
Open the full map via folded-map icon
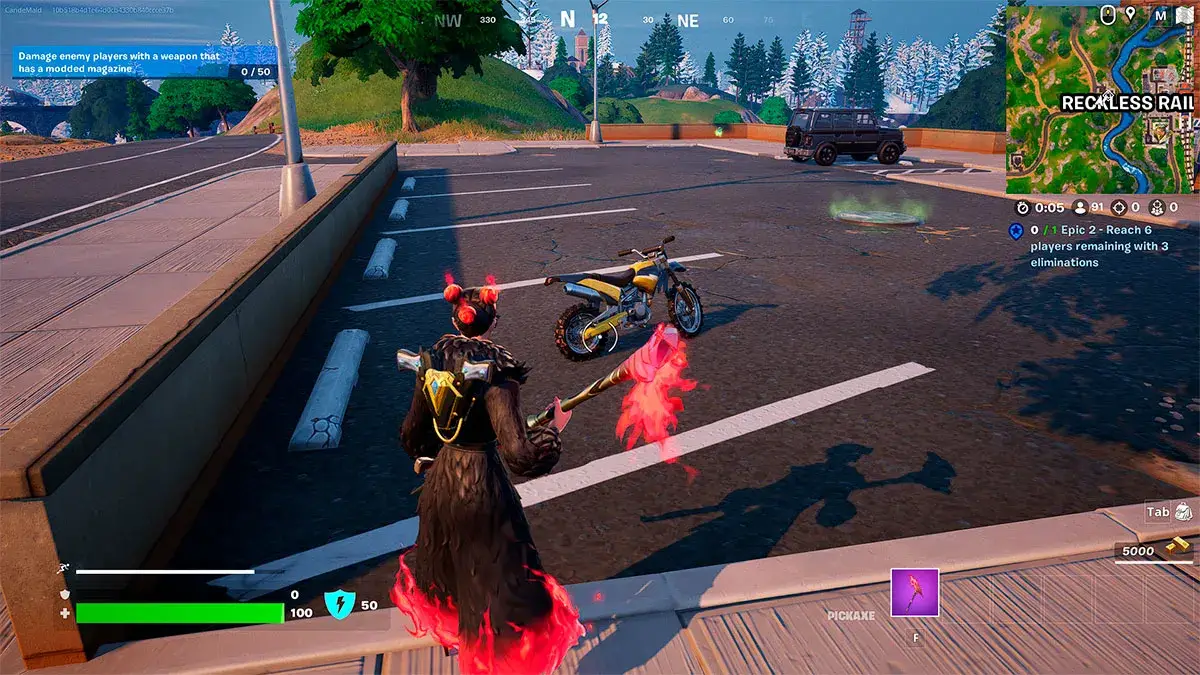(x=1184, y=15)
